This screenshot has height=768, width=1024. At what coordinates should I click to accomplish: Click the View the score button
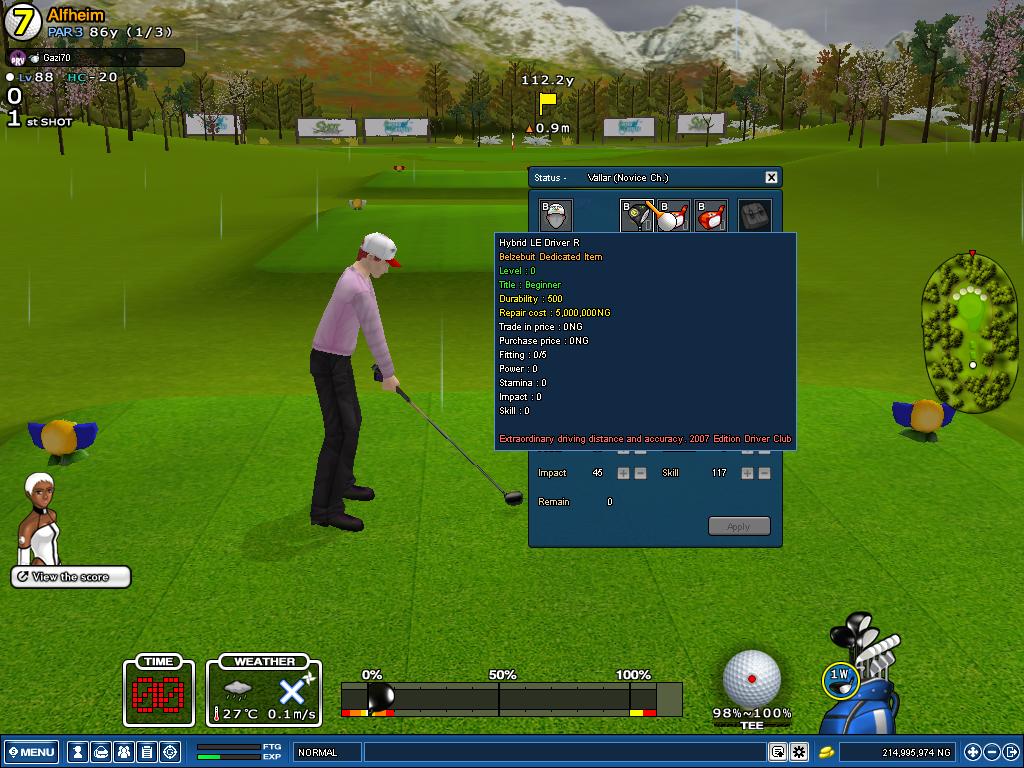[x=71, y=577]
